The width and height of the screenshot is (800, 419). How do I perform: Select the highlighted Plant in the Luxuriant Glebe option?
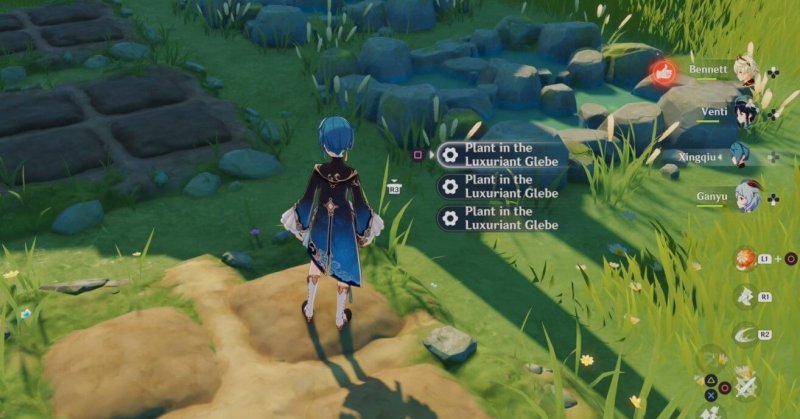(500, 153)
